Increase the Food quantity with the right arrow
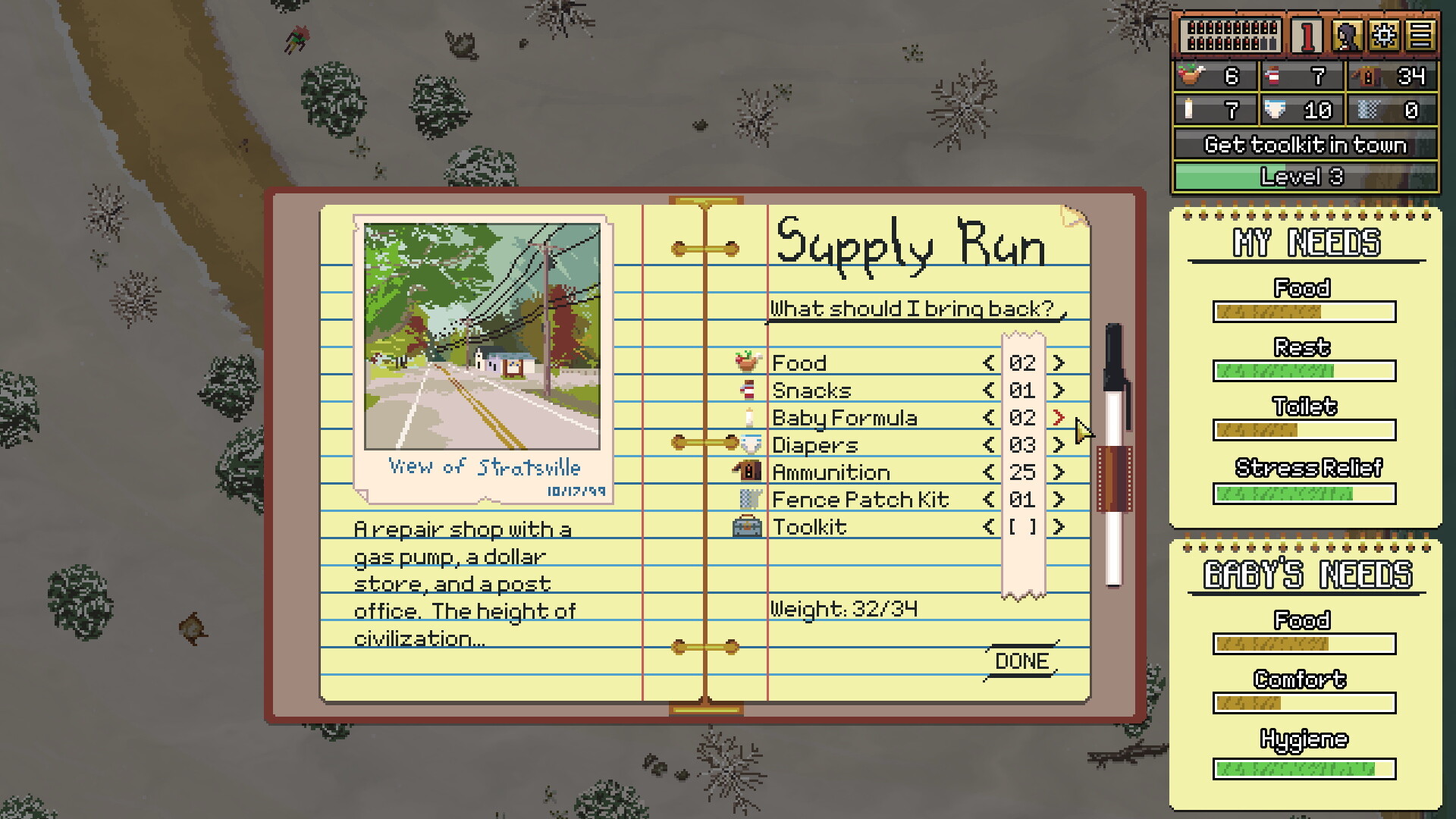This screenshot has width=1456, height=819. pyautogui.click(x=1059, y=362)
